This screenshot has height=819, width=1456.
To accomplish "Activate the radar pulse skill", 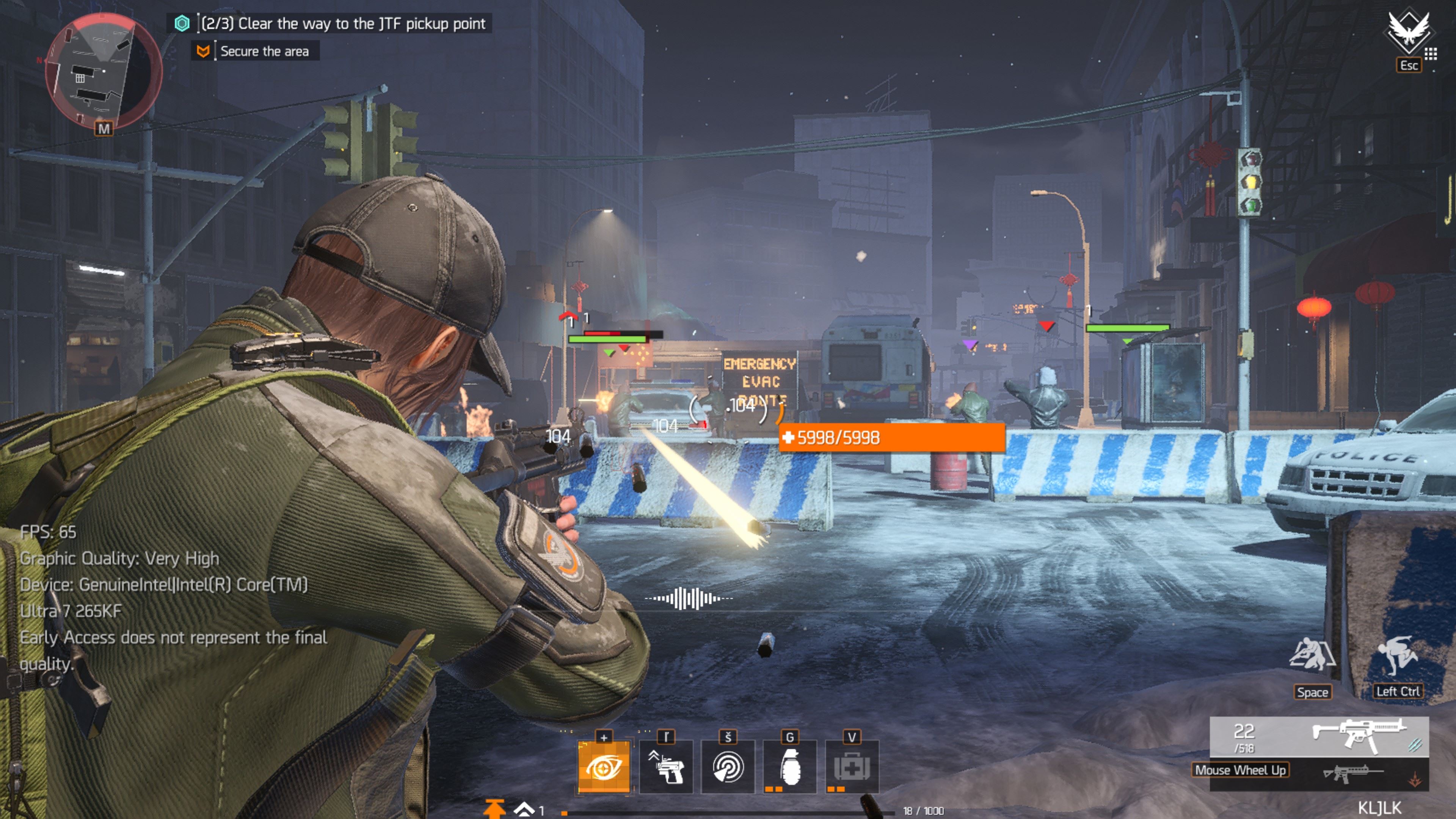I will pyautogui.click(x=728, y=767).
